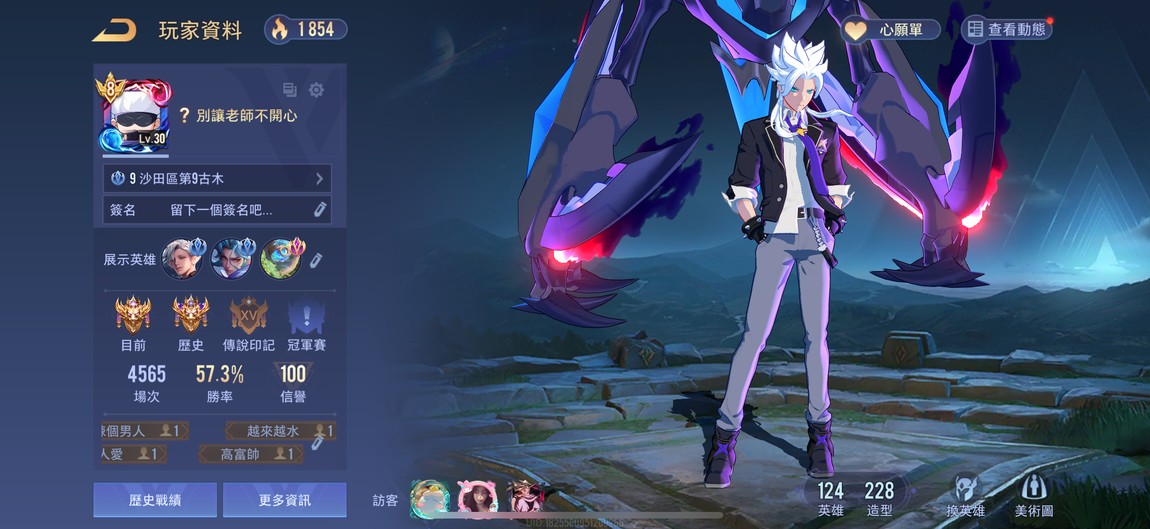Show 更多資訊 more information
Image resolution: width=1150 pixels, height=529 pixels.
(x=284, y=499)
